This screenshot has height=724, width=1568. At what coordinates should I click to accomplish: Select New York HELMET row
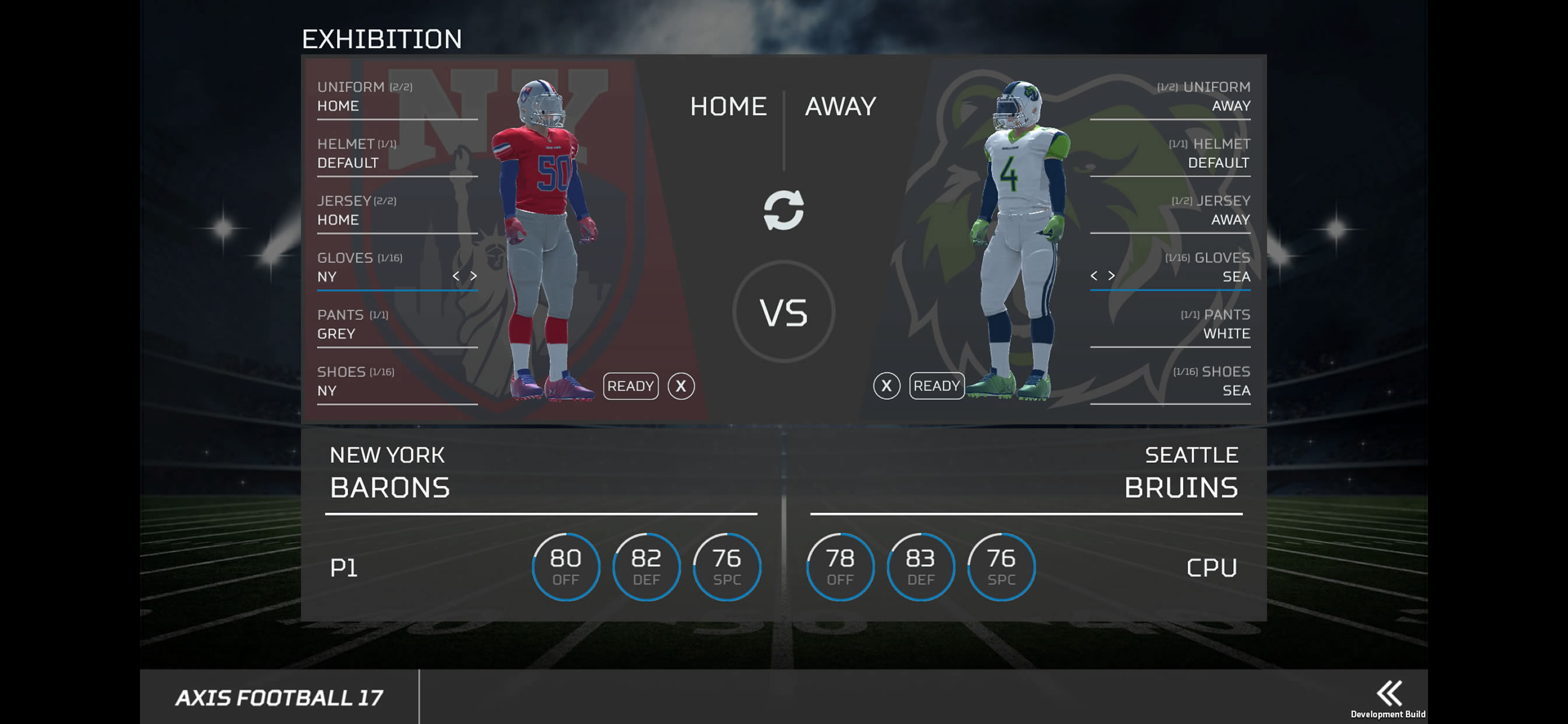(x=397, y=153)
